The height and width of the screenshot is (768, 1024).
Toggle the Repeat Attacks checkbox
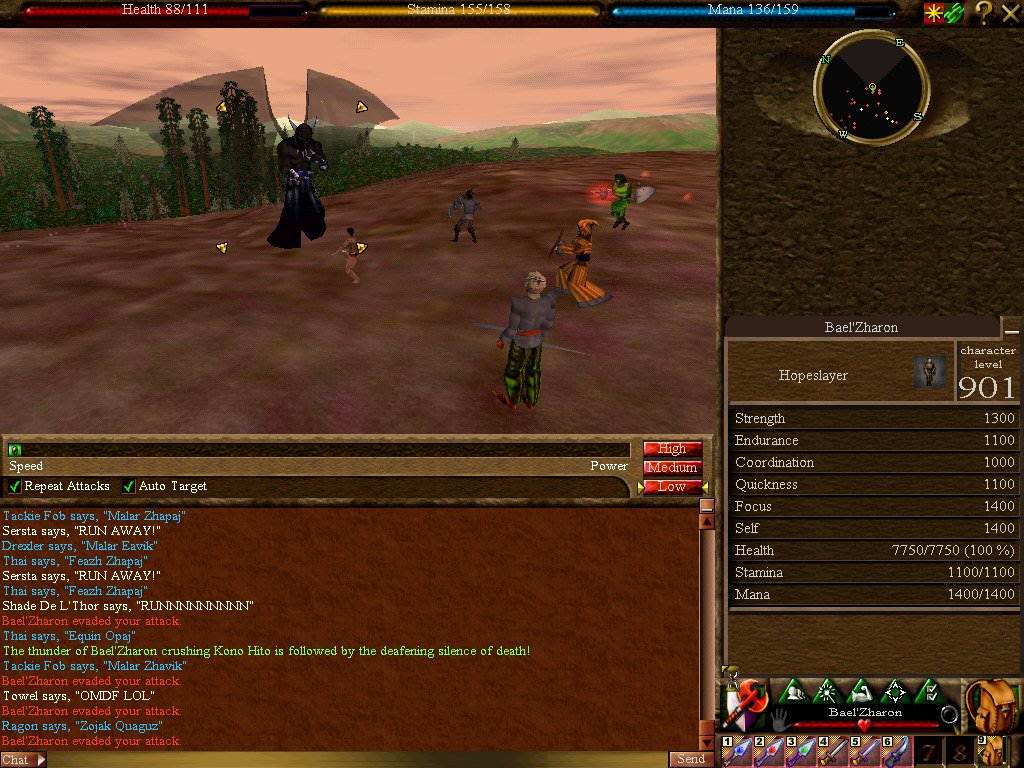[x=15, y=487]
